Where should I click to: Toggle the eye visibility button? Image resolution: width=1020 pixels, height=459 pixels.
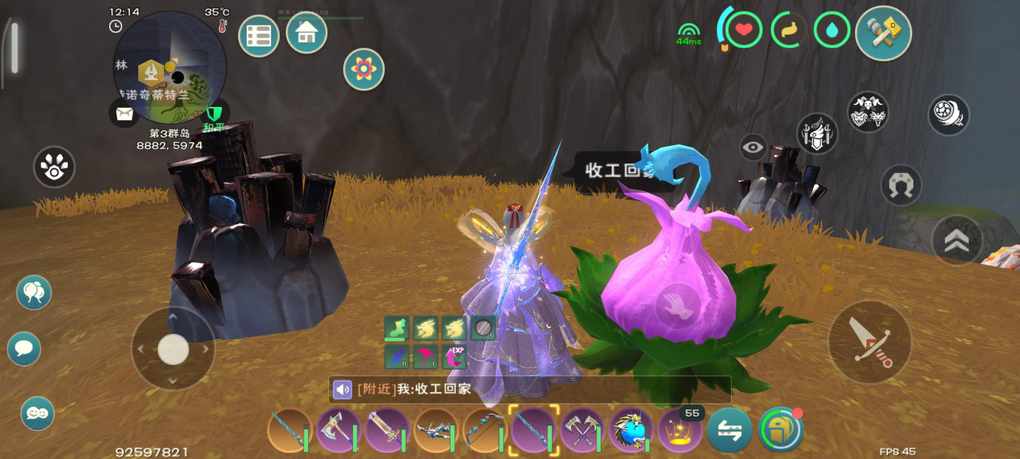[753, 148]
